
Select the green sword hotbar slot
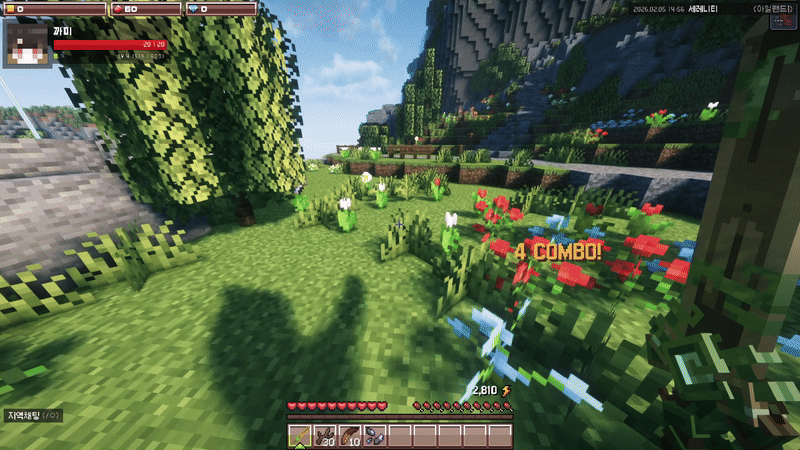click(x=300, y=436)
